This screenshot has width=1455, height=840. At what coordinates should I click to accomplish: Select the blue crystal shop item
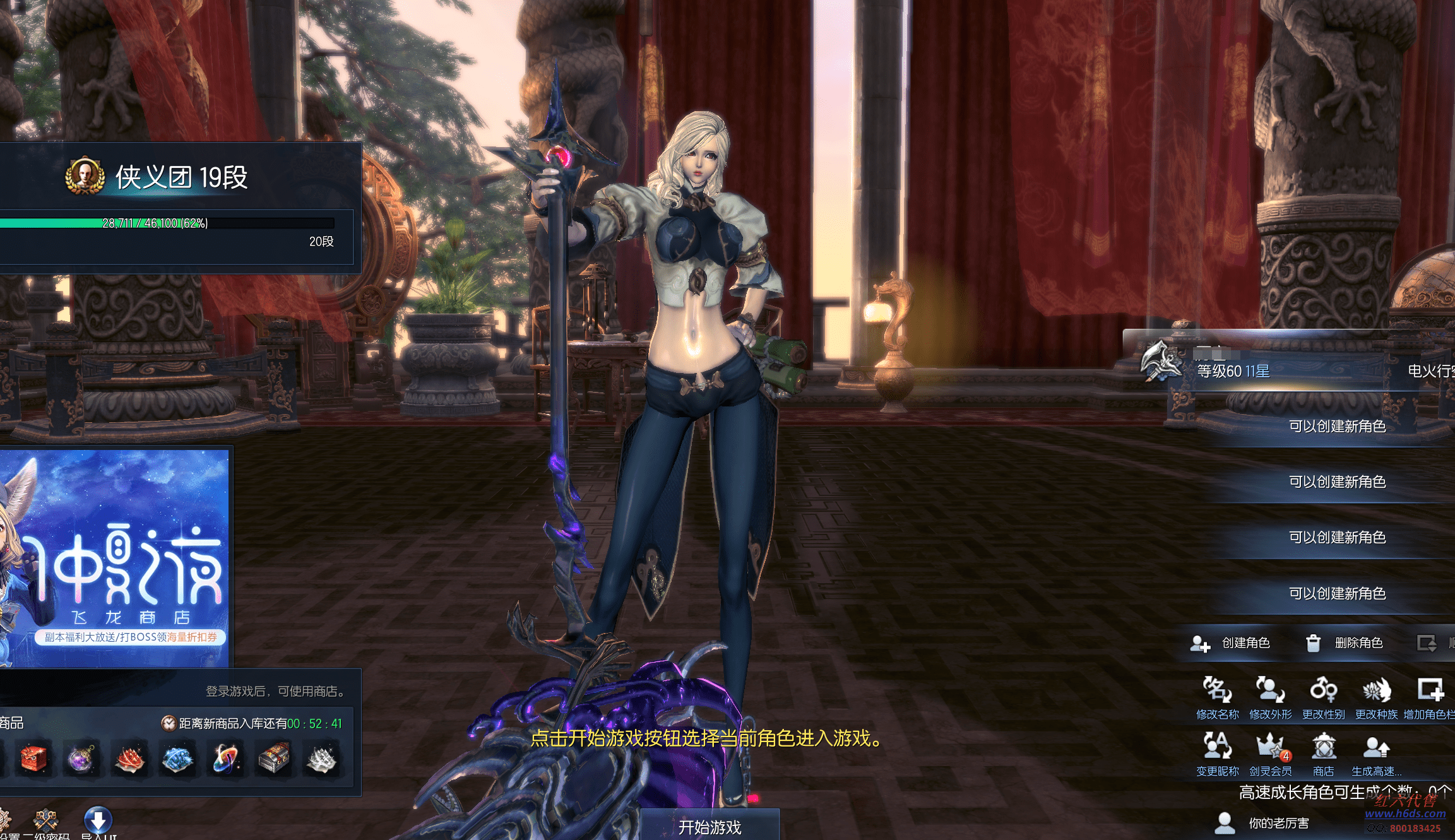tap(177, 759)
